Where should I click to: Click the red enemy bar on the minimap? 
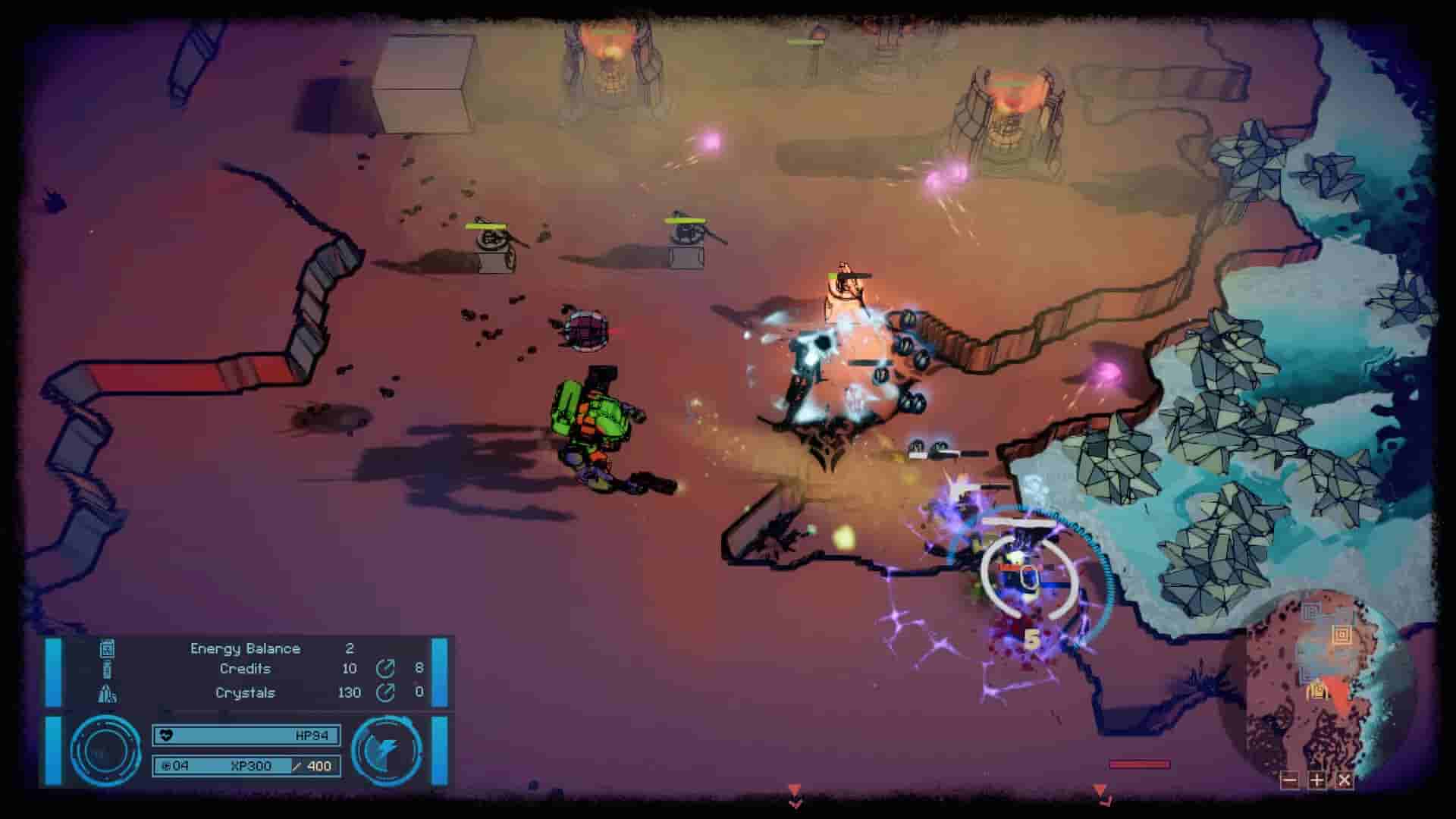[x=1137, y=766]
